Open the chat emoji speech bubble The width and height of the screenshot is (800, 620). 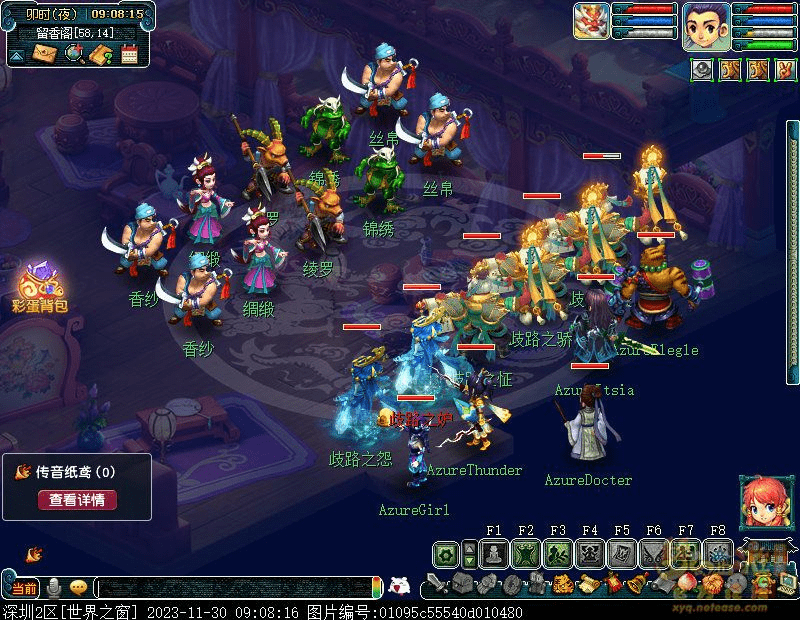(x=78, y=587)
